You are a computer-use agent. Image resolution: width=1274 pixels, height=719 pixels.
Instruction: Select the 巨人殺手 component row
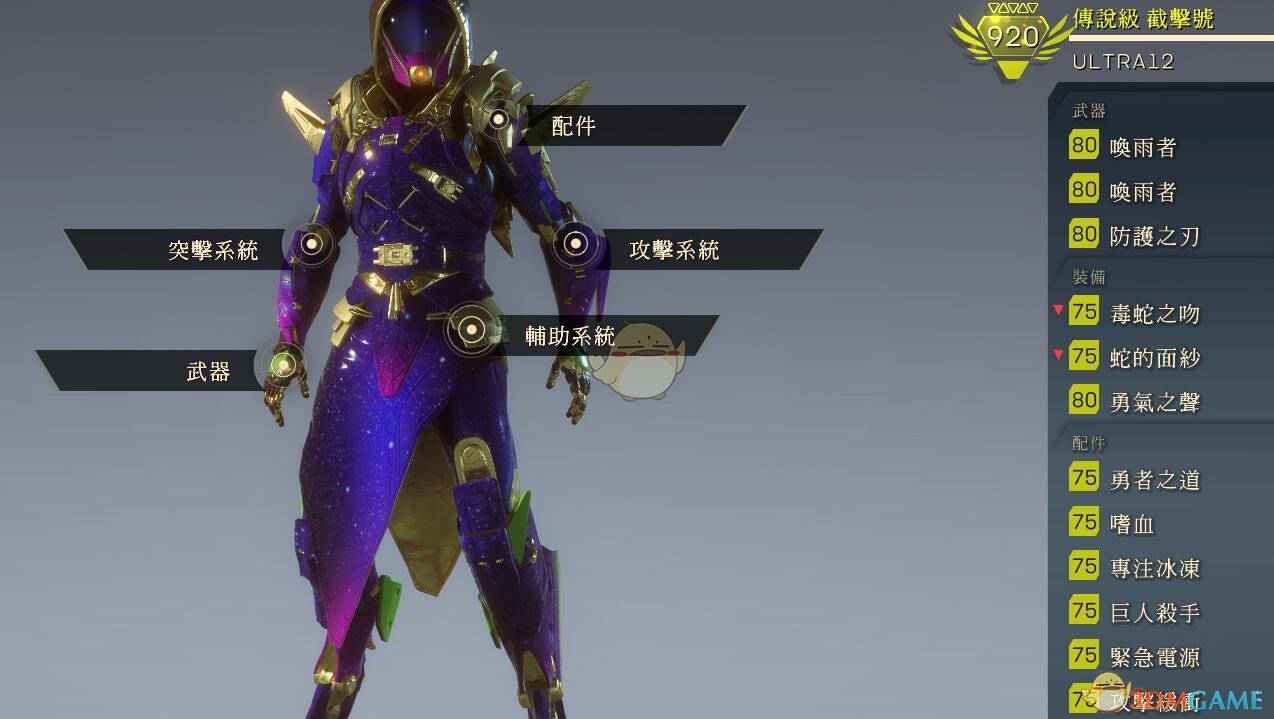tap(1154, 612)
